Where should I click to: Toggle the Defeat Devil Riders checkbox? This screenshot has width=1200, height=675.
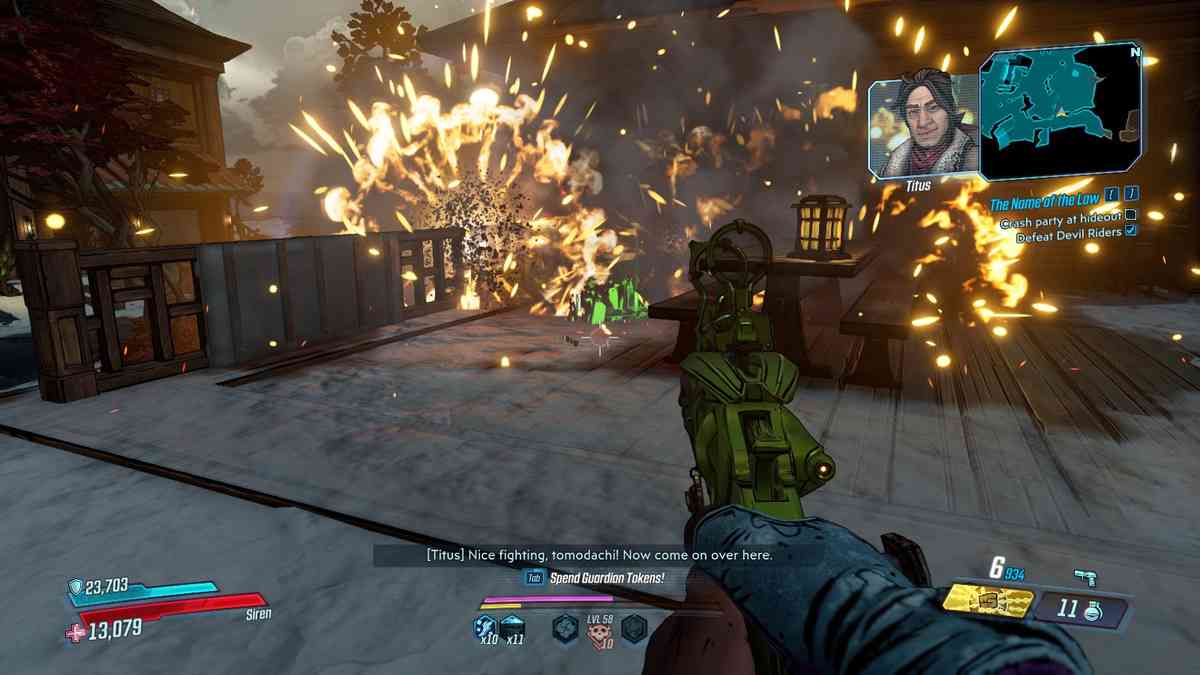click(x=1131, y=230)
